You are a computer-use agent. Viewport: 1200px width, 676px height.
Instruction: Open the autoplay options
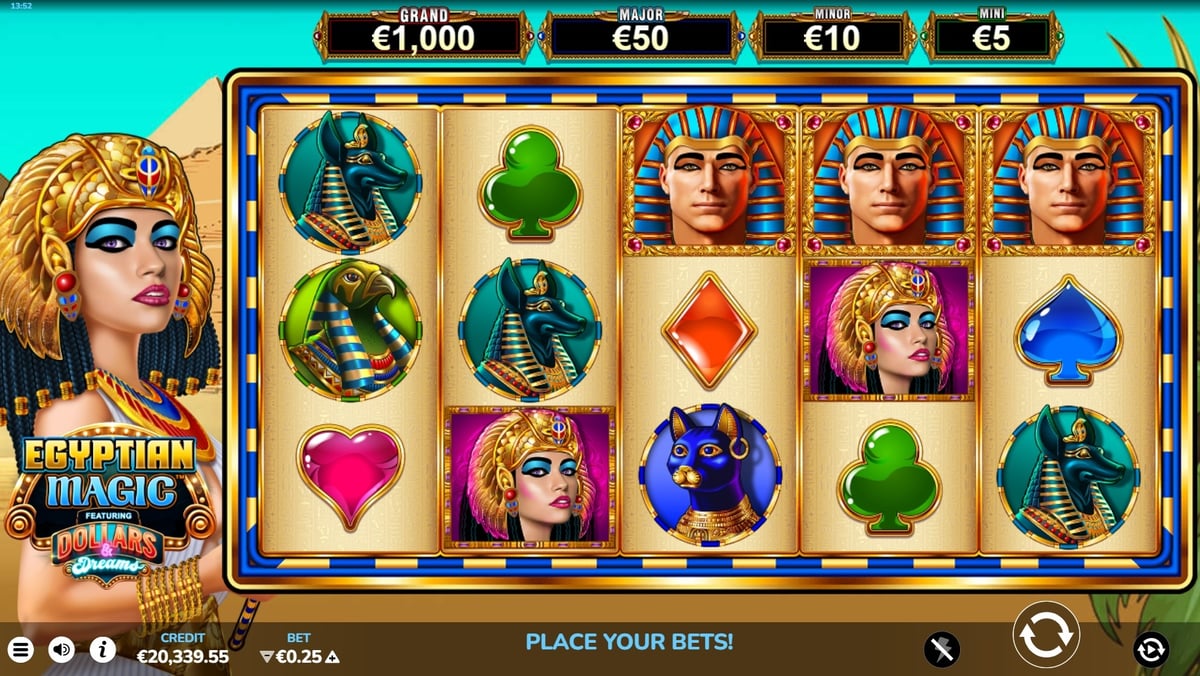pyautogui.click(x=1151, y=649)
